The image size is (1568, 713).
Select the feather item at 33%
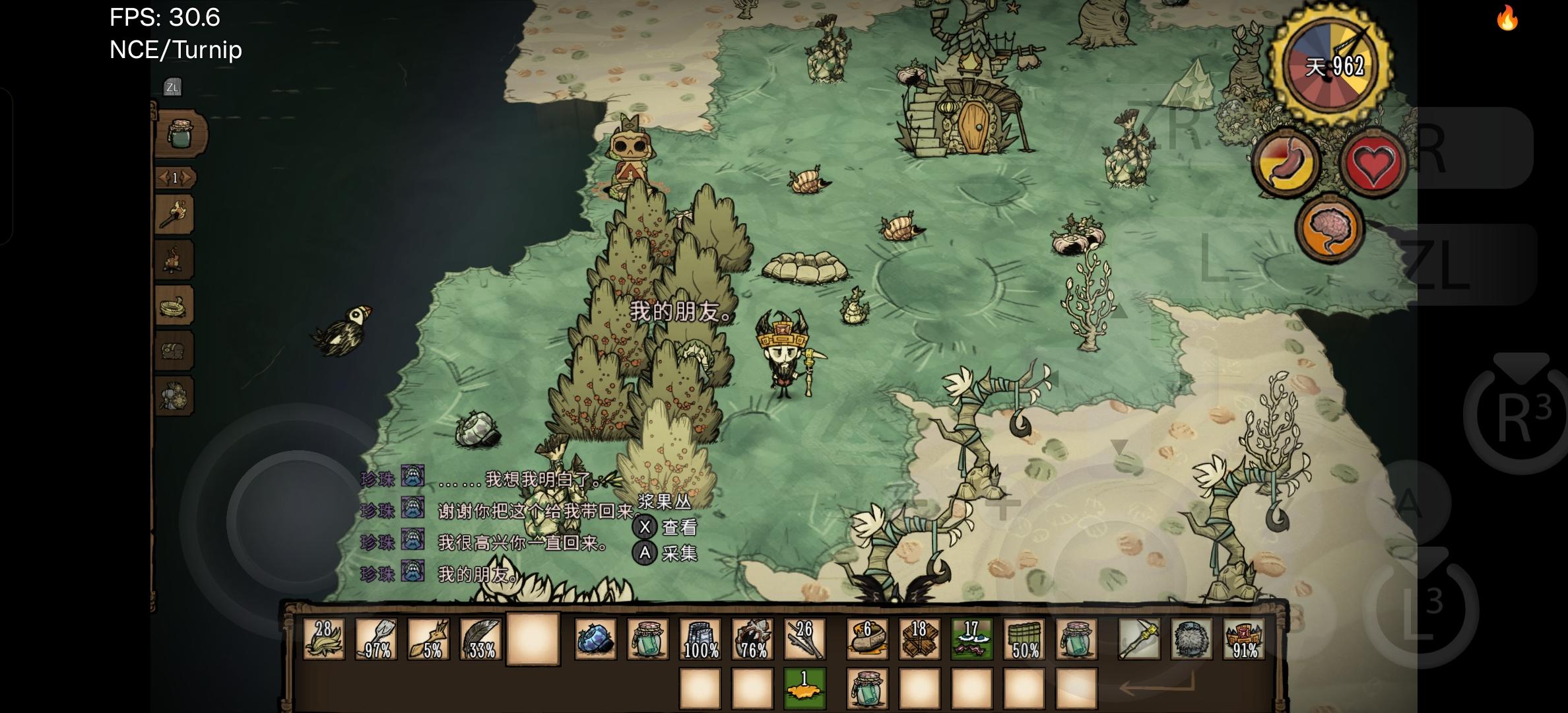(480, 639)
